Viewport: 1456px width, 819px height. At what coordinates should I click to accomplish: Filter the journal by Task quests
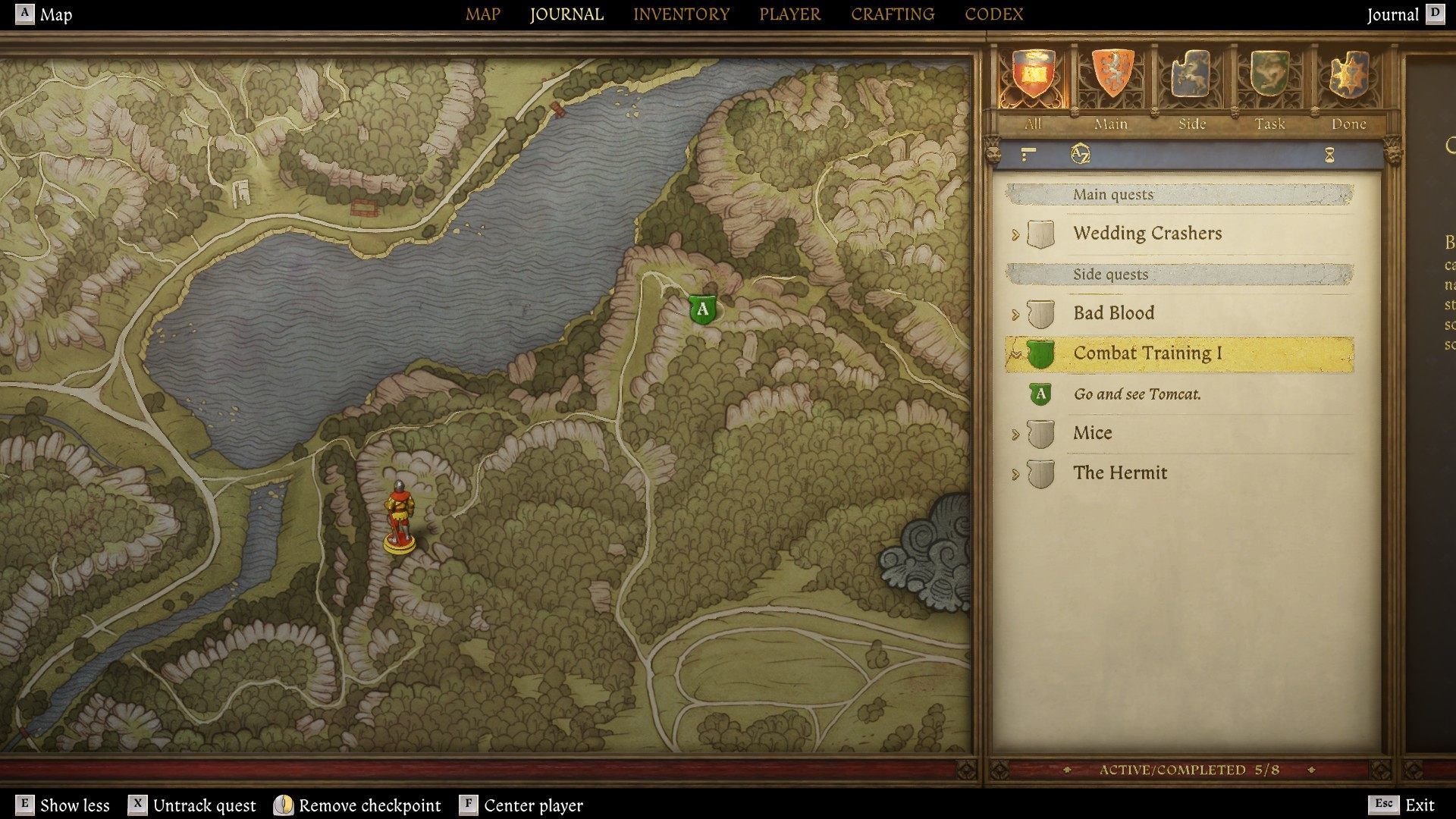(1269, 74)
